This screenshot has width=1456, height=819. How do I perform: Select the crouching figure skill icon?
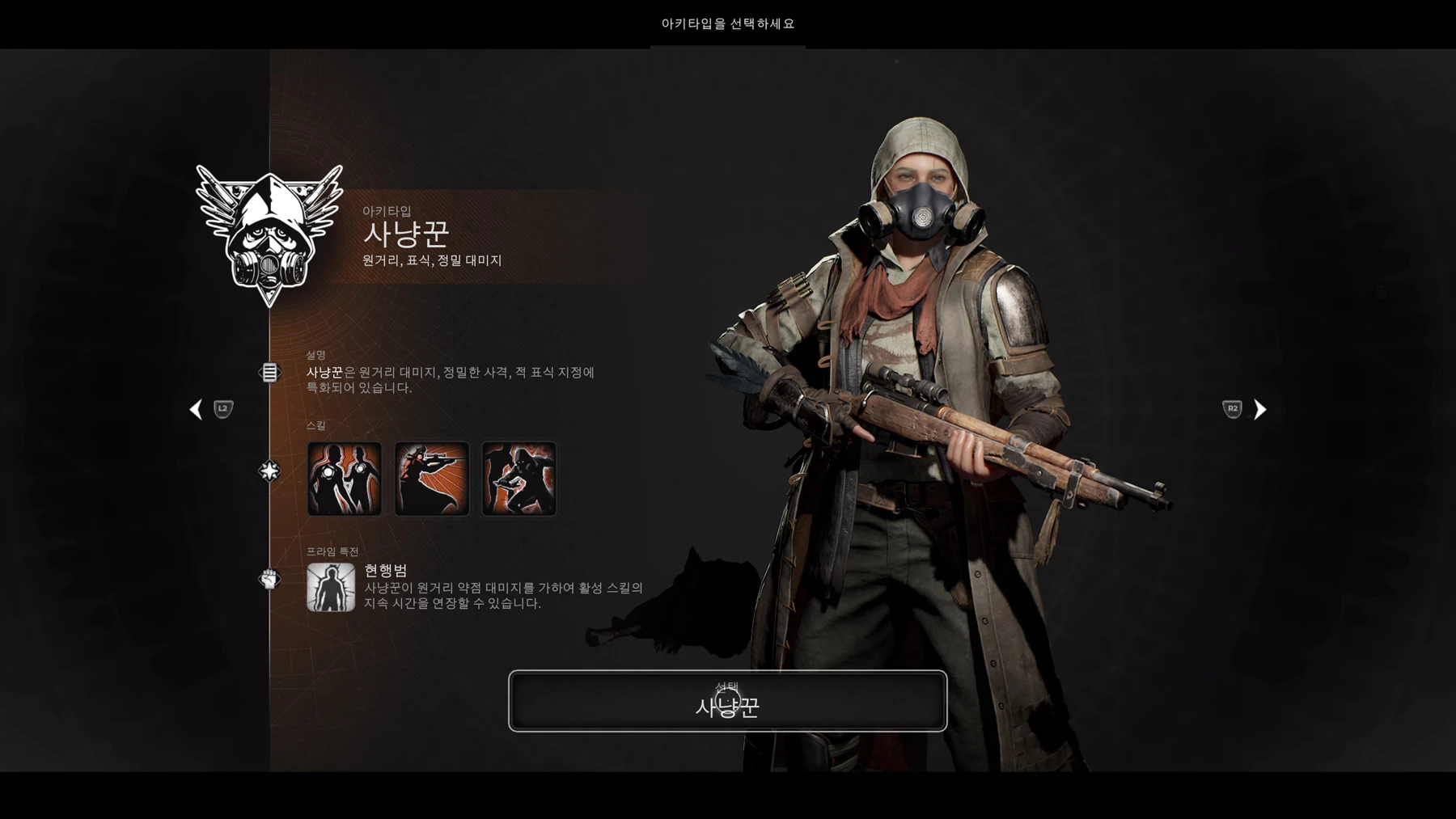click(x=519, y=479)
